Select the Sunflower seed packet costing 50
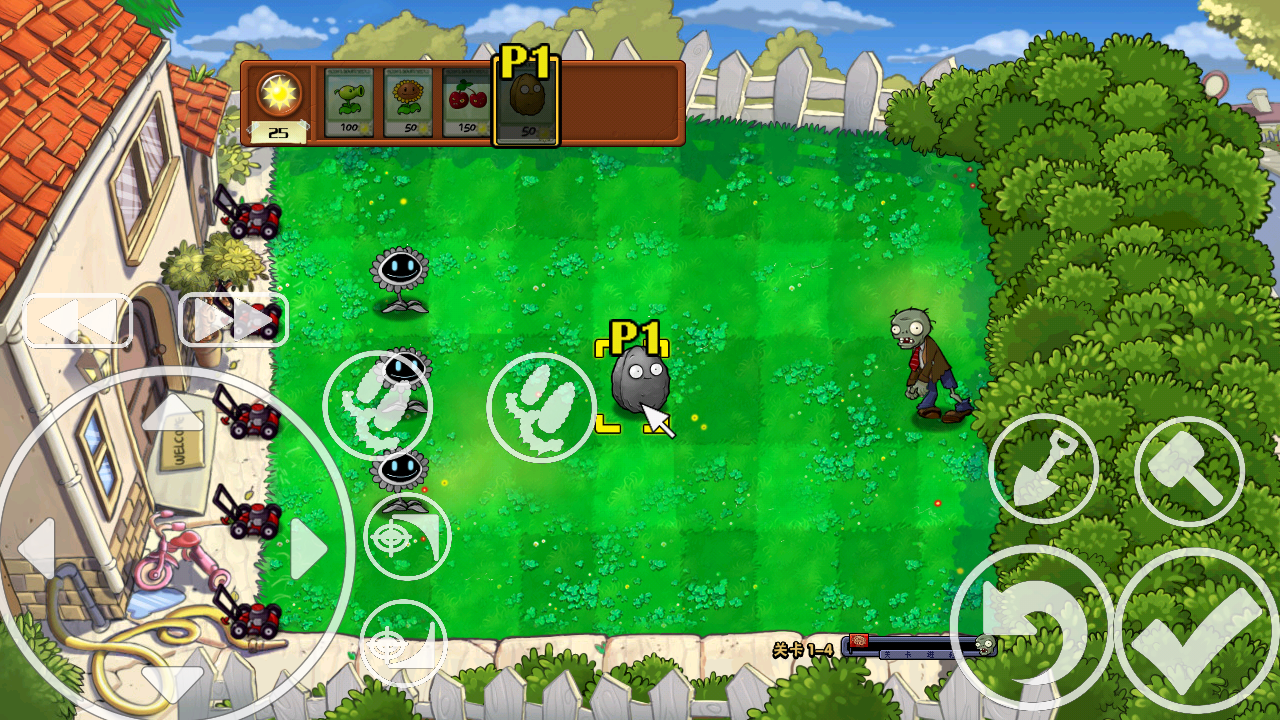1280x720 pixels. coord(406,100)
